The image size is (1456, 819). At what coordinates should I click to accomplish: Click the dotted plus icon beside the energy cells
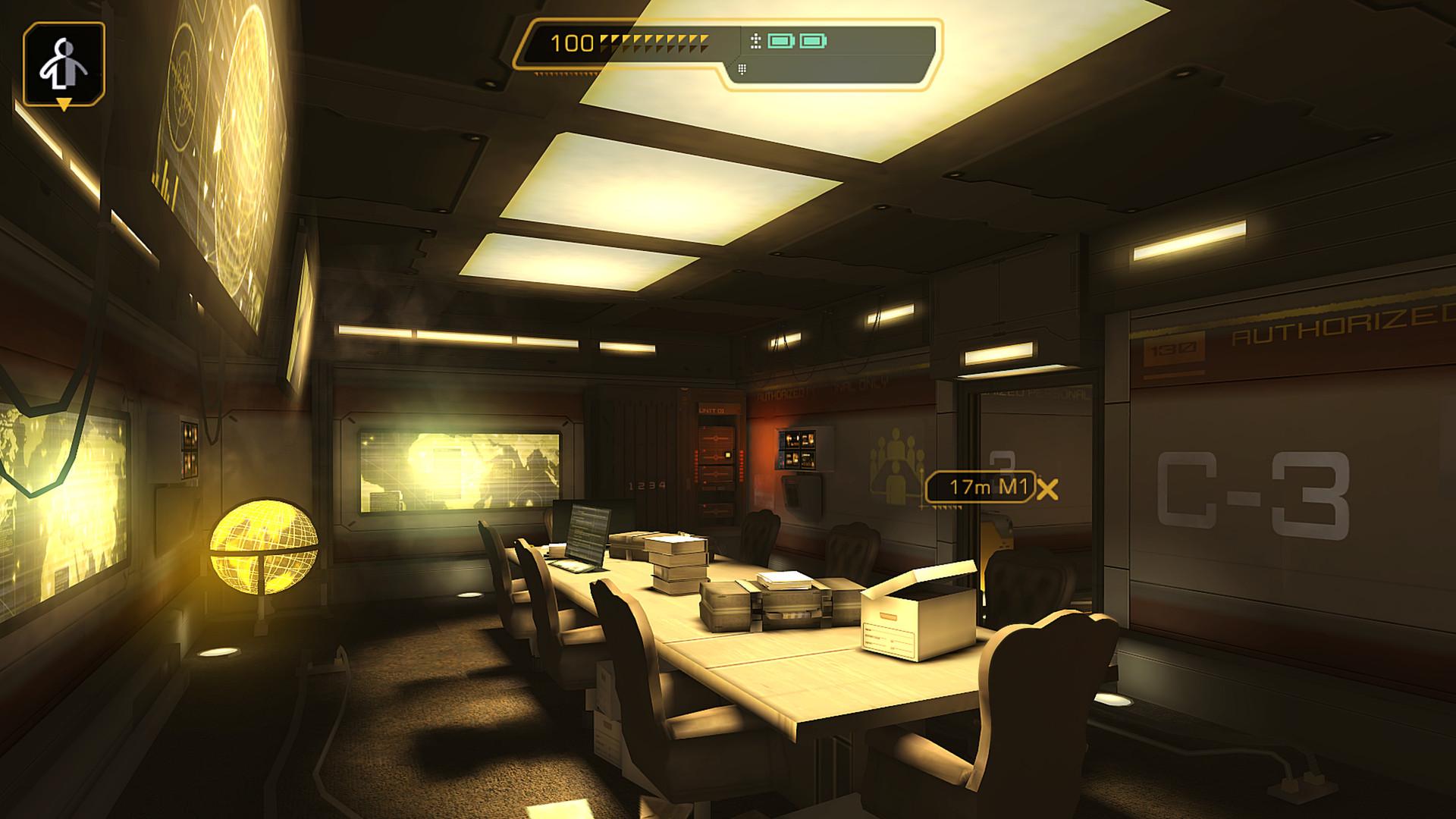pos(756,41)
